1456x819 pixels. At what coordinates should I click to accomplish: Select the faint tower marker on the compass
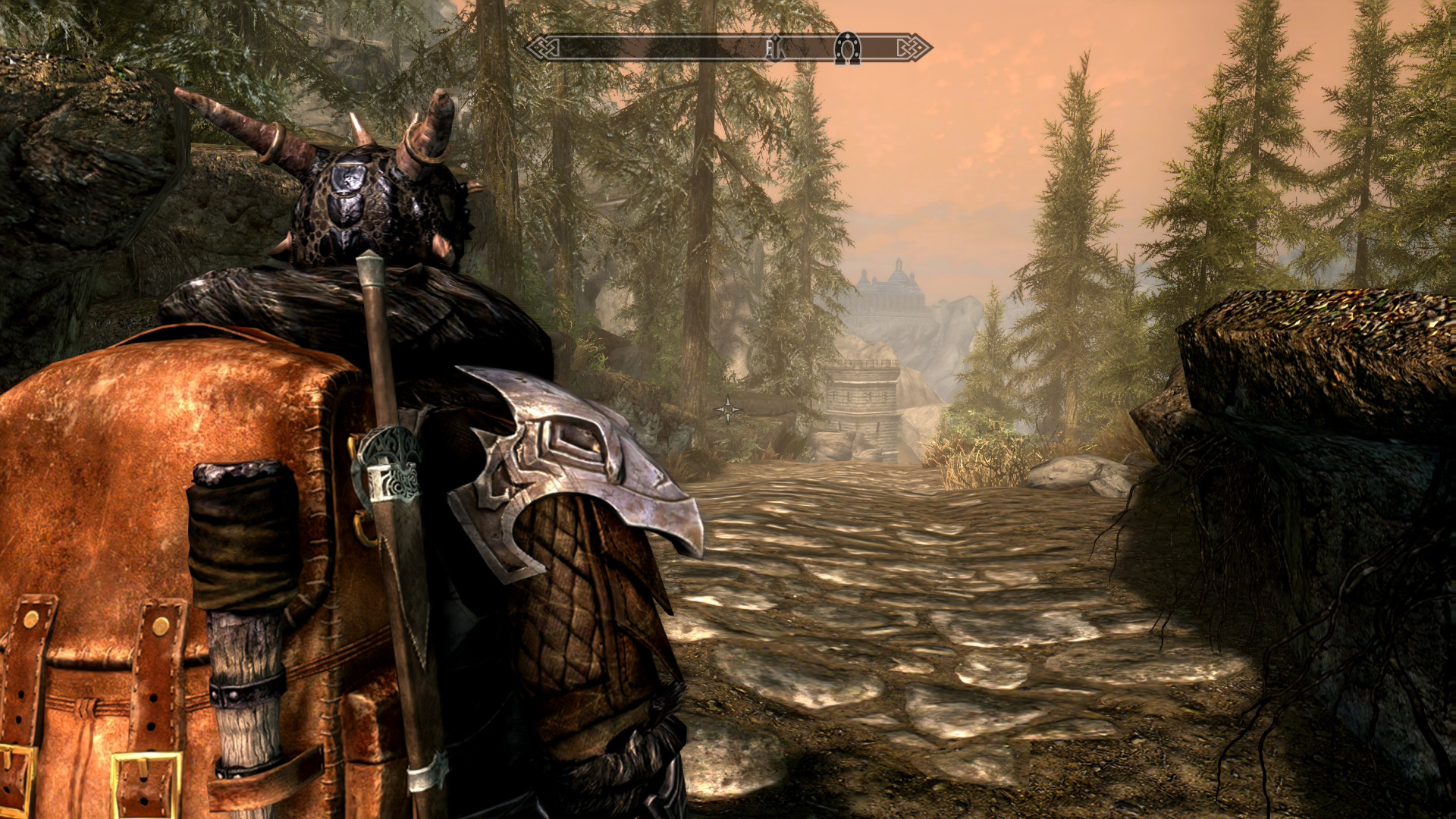point(773,49)
